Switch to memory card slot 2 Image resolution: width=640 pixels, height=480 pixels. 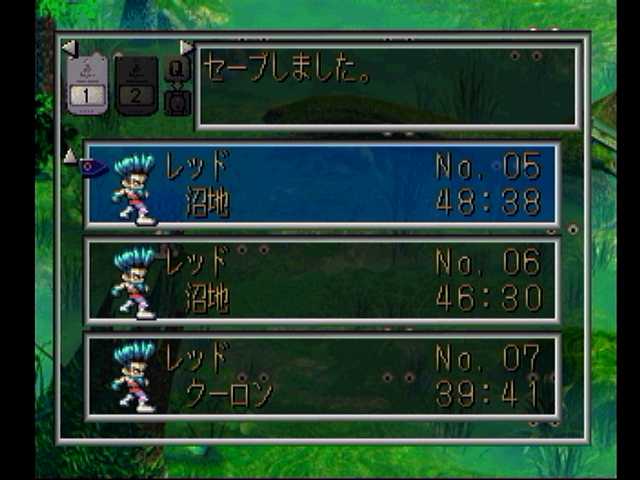[136, 84]
